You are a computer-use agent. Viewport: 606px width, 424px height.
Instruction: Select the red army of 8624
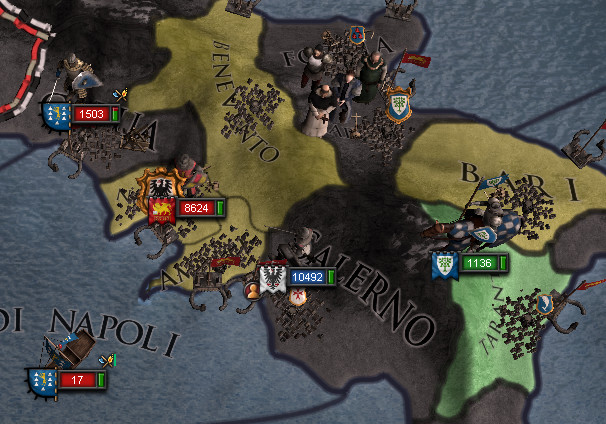pyautogui.click(x=195, y=208)
